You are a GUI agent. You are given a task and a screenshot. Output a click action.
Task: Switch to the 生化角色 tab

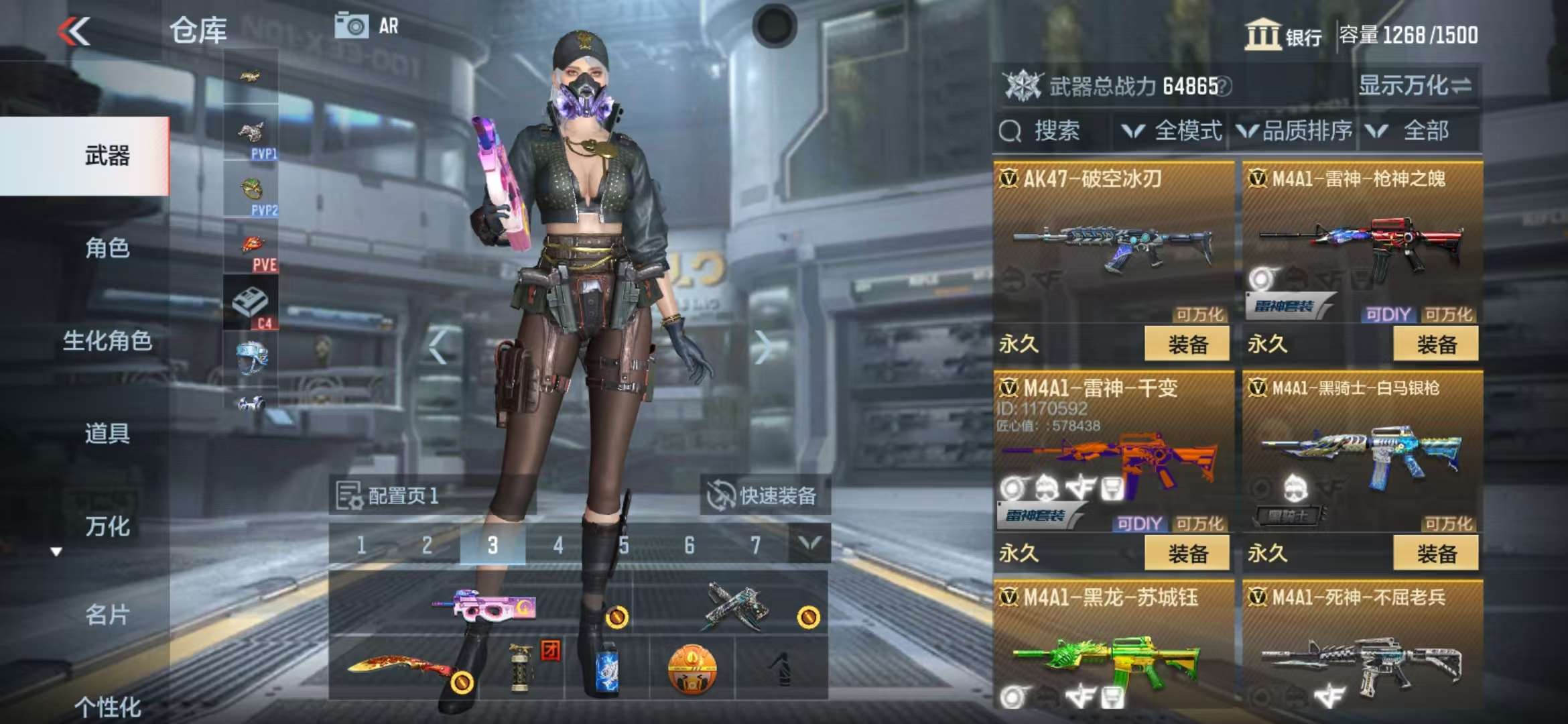(x=107, y=341)
